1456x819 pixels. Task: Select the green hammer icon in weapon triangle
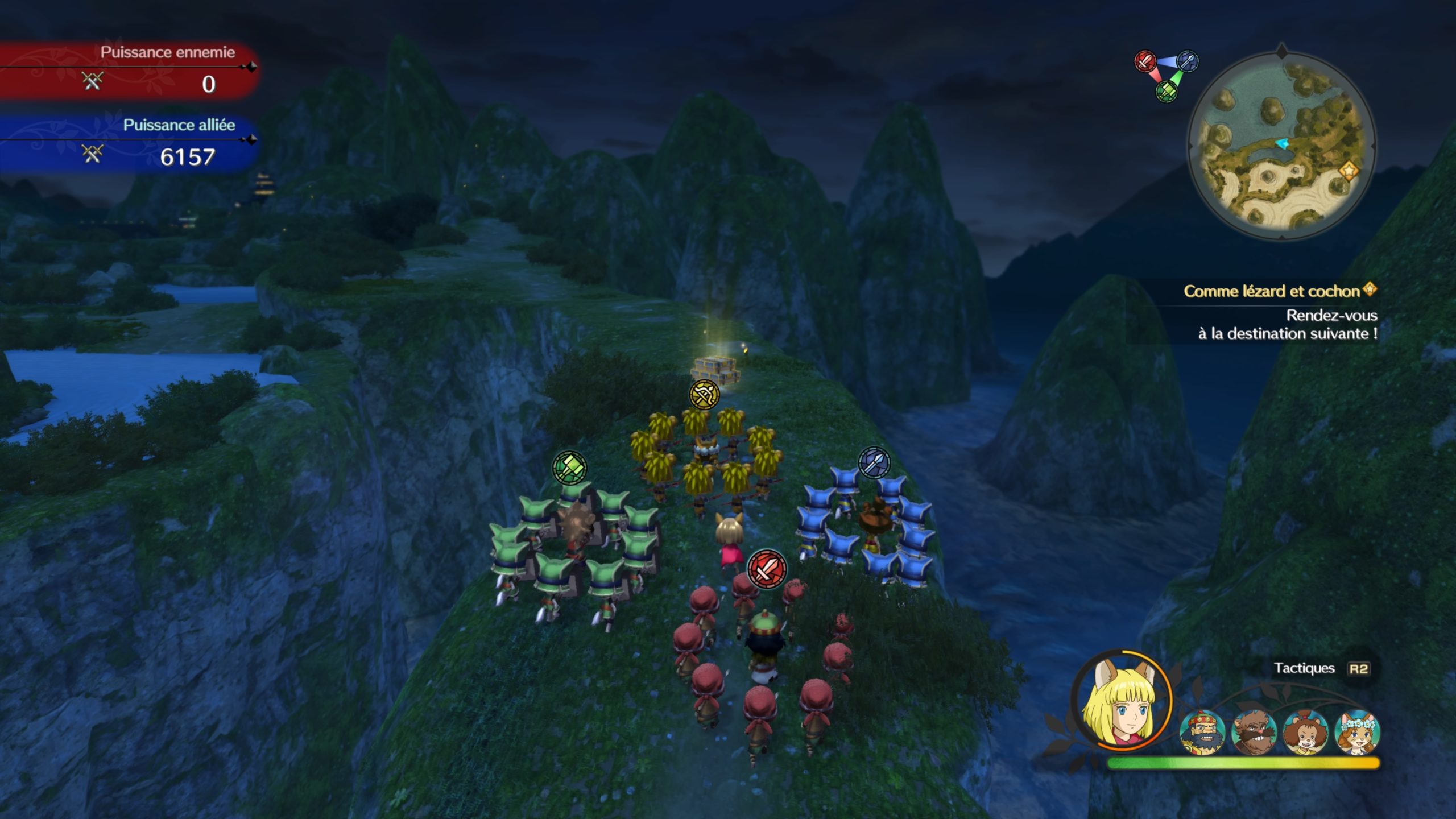[x=1167, y=90]
